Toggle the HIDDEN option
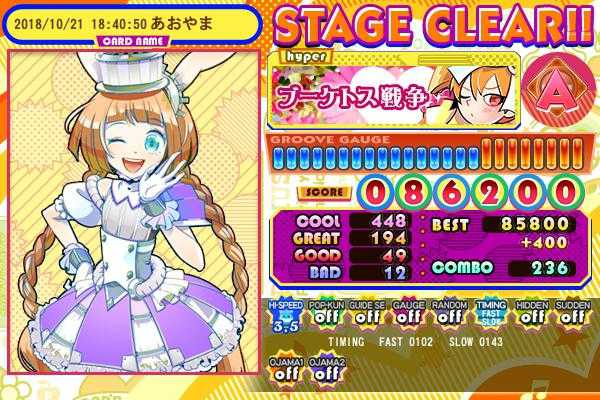This screenshot has width=600, height=400. [531, 315]
